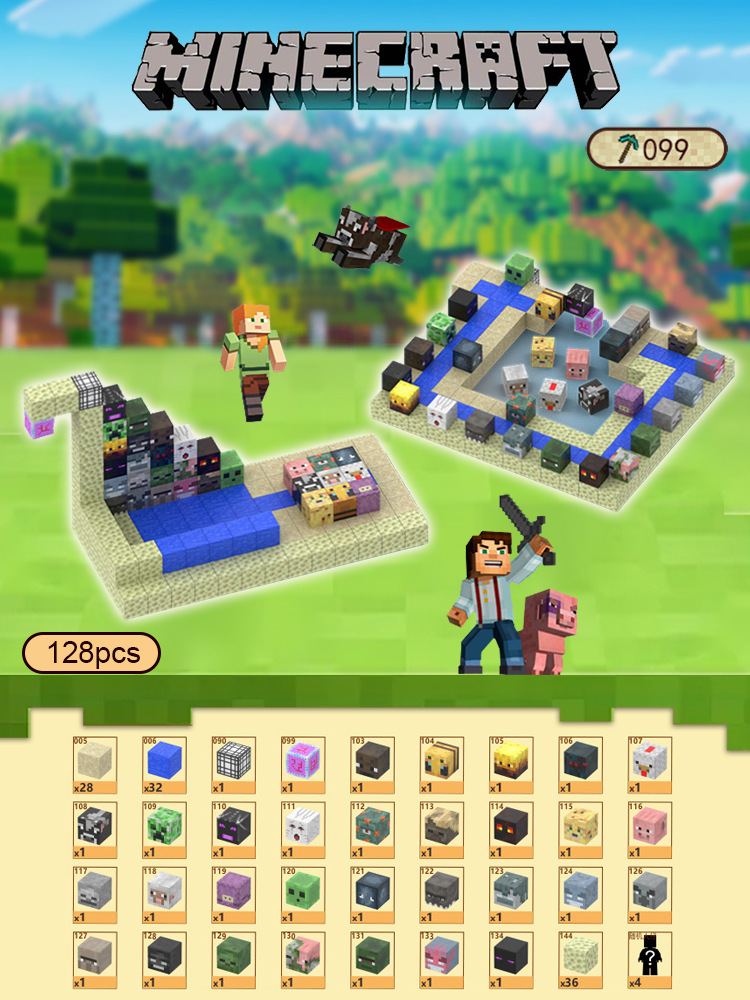Click the 128pcs label badge
The width and height of the screenshot is (750, 1000).
tap(91, 653)
